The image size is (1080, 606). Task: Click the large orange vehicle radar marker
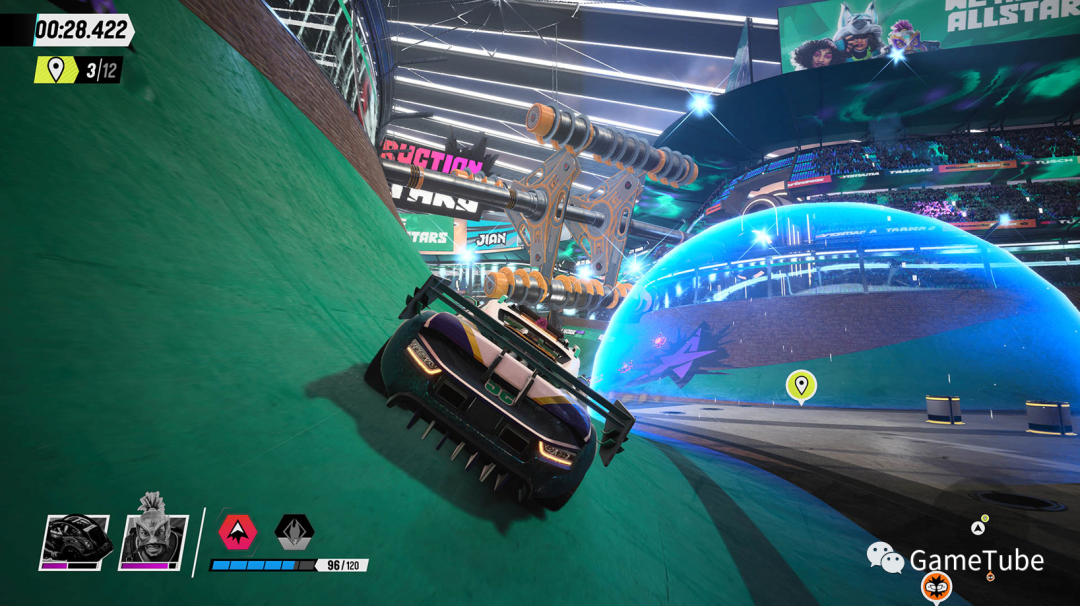click(x=936, y=586)
